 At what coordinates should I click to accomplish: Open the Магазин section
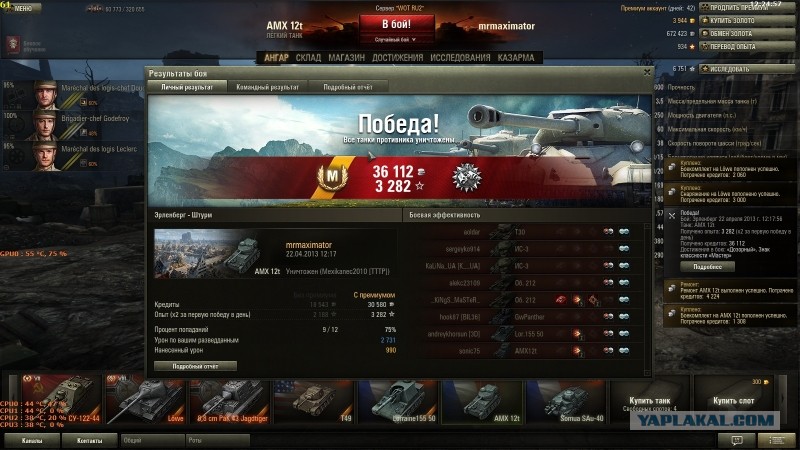pos(346,58)
